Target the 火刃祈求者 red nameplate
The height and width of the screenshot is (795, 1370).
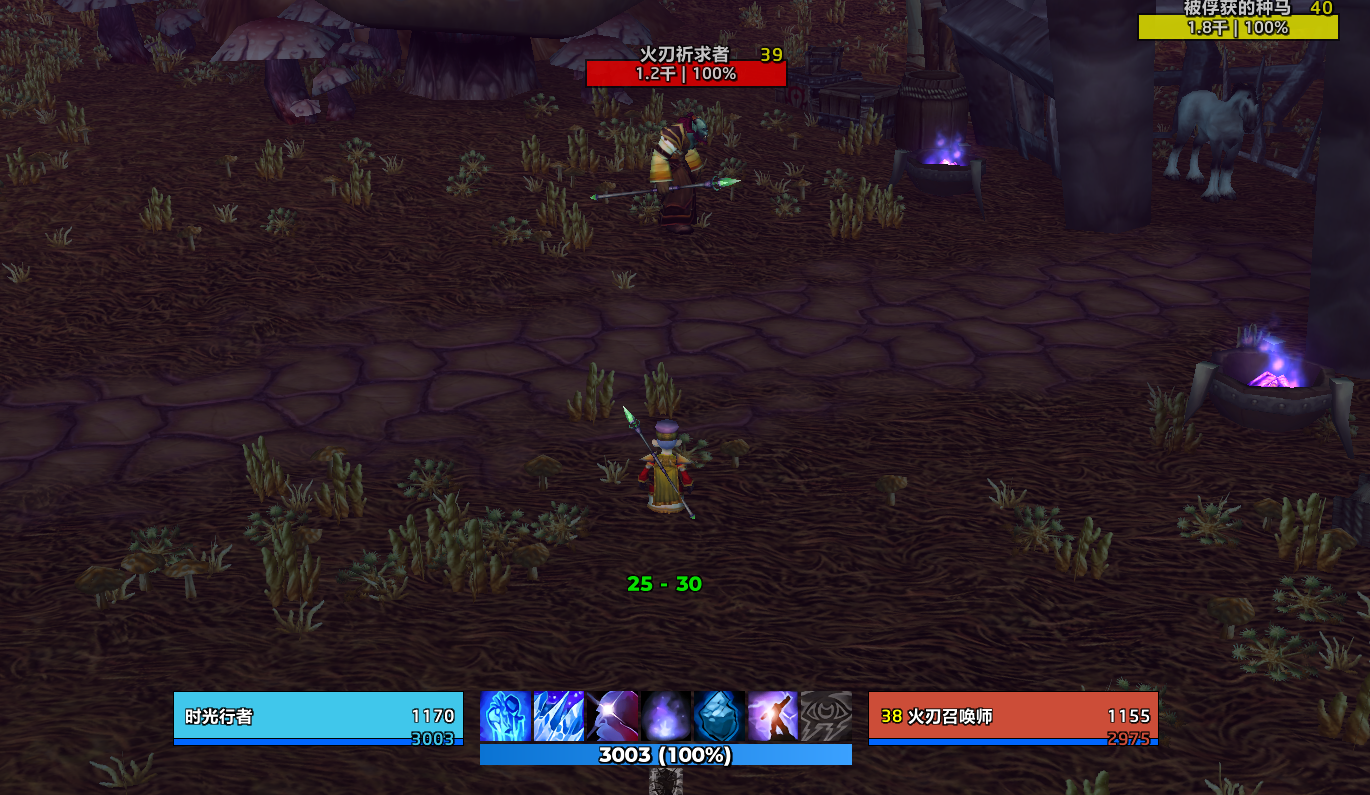tap(686, 73)
